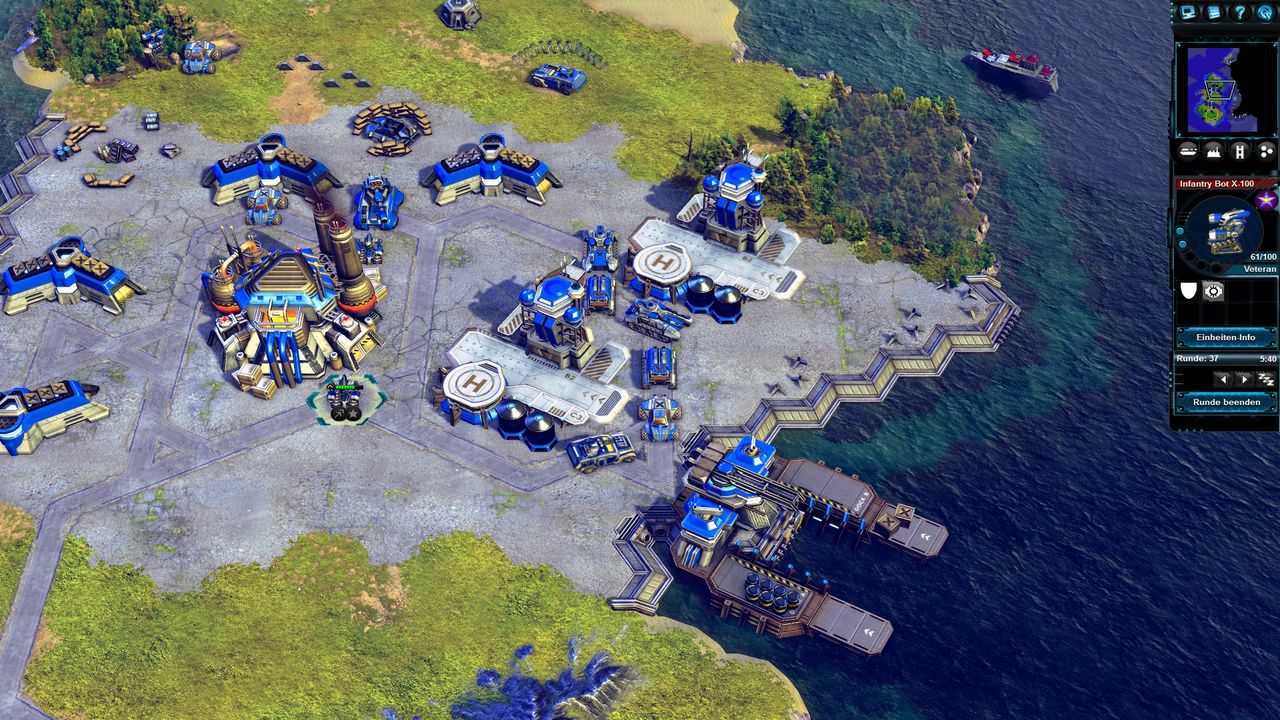
Task: Click the minimap to move the view
Action: point(1225,88)
